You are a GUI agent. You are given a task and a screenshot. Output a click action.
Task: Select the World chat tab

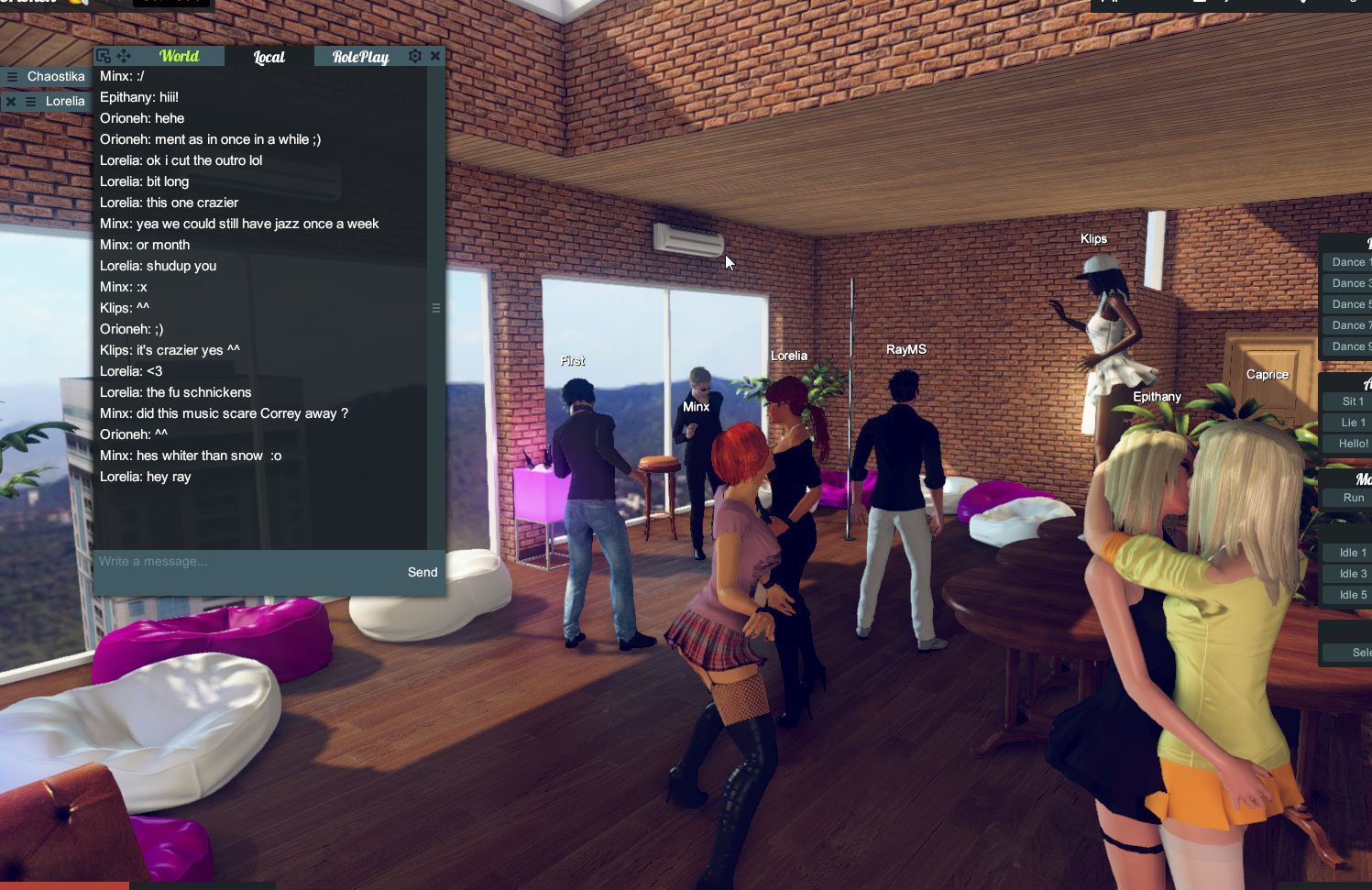(179, 56)
